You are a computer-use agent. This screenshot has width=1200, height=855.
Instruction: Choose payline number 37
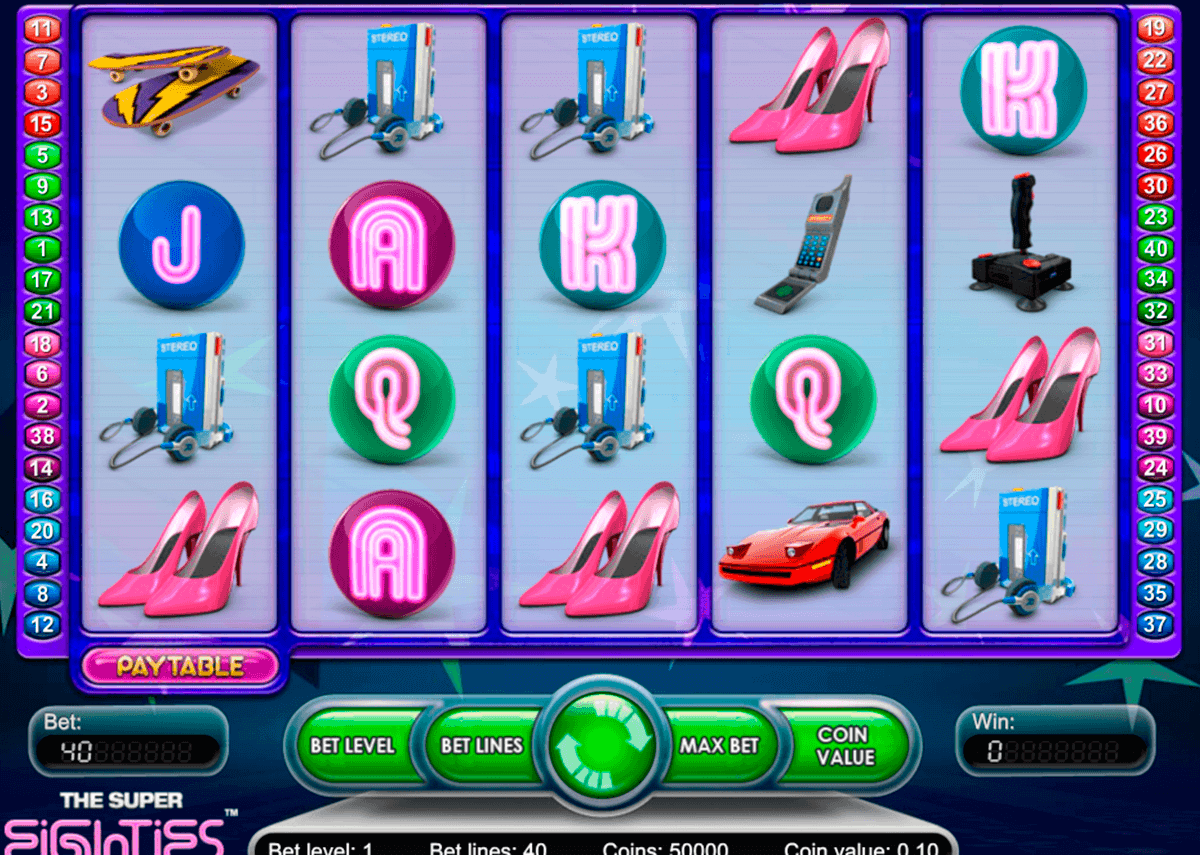[1155, 626]
